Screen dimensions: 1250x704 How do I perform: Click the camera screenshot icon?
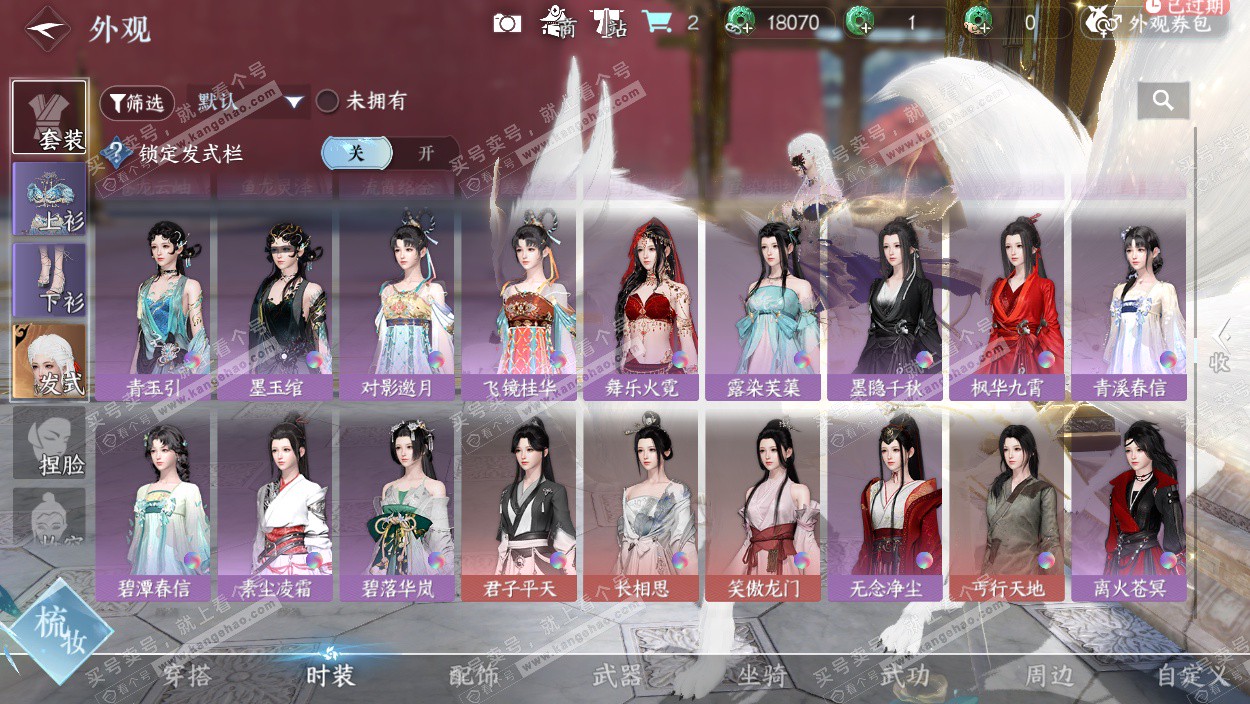507,22
